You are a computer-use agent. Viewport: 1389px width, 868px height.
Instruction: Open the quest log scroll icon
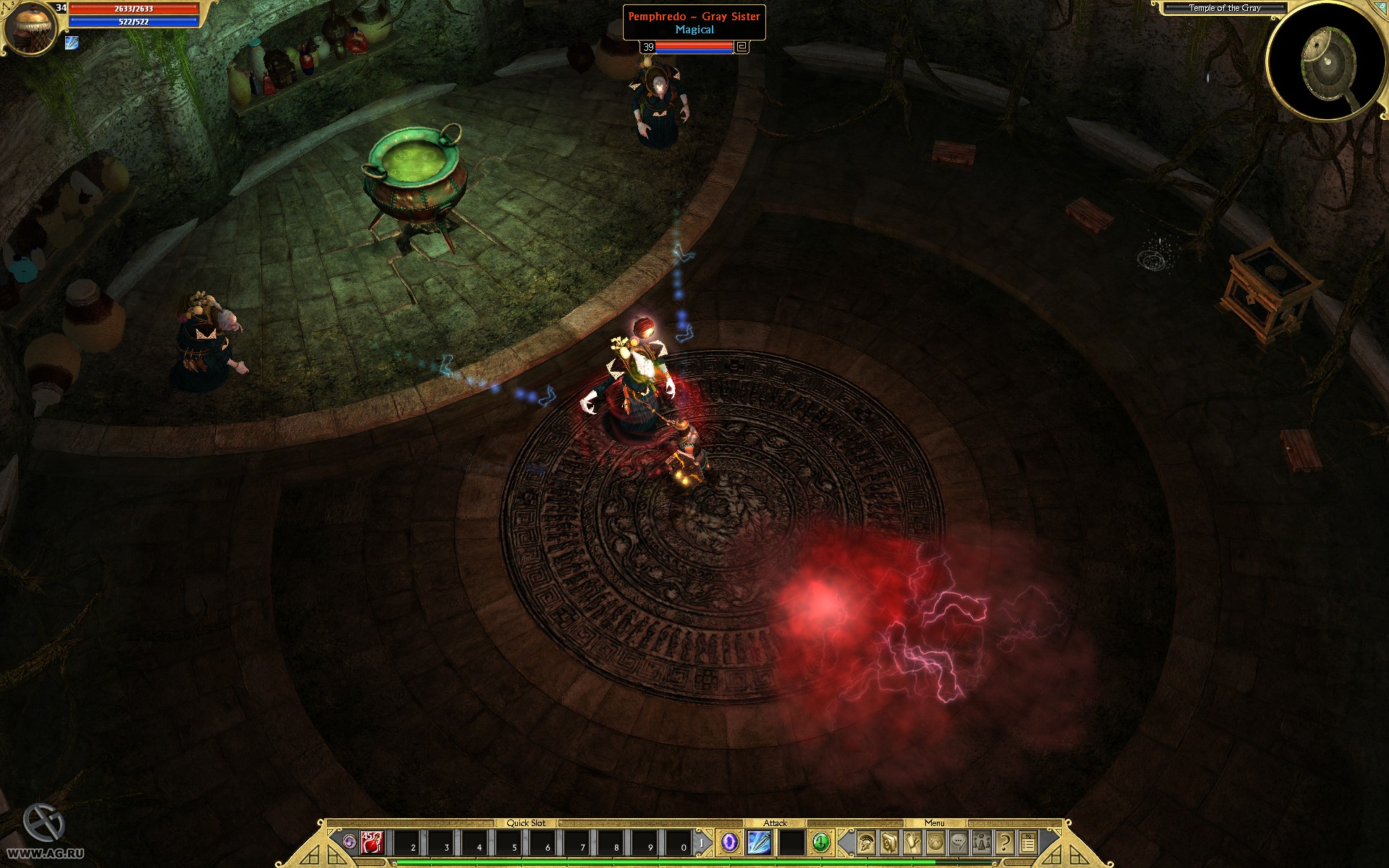pyautogui.click(x=912, y=842)
